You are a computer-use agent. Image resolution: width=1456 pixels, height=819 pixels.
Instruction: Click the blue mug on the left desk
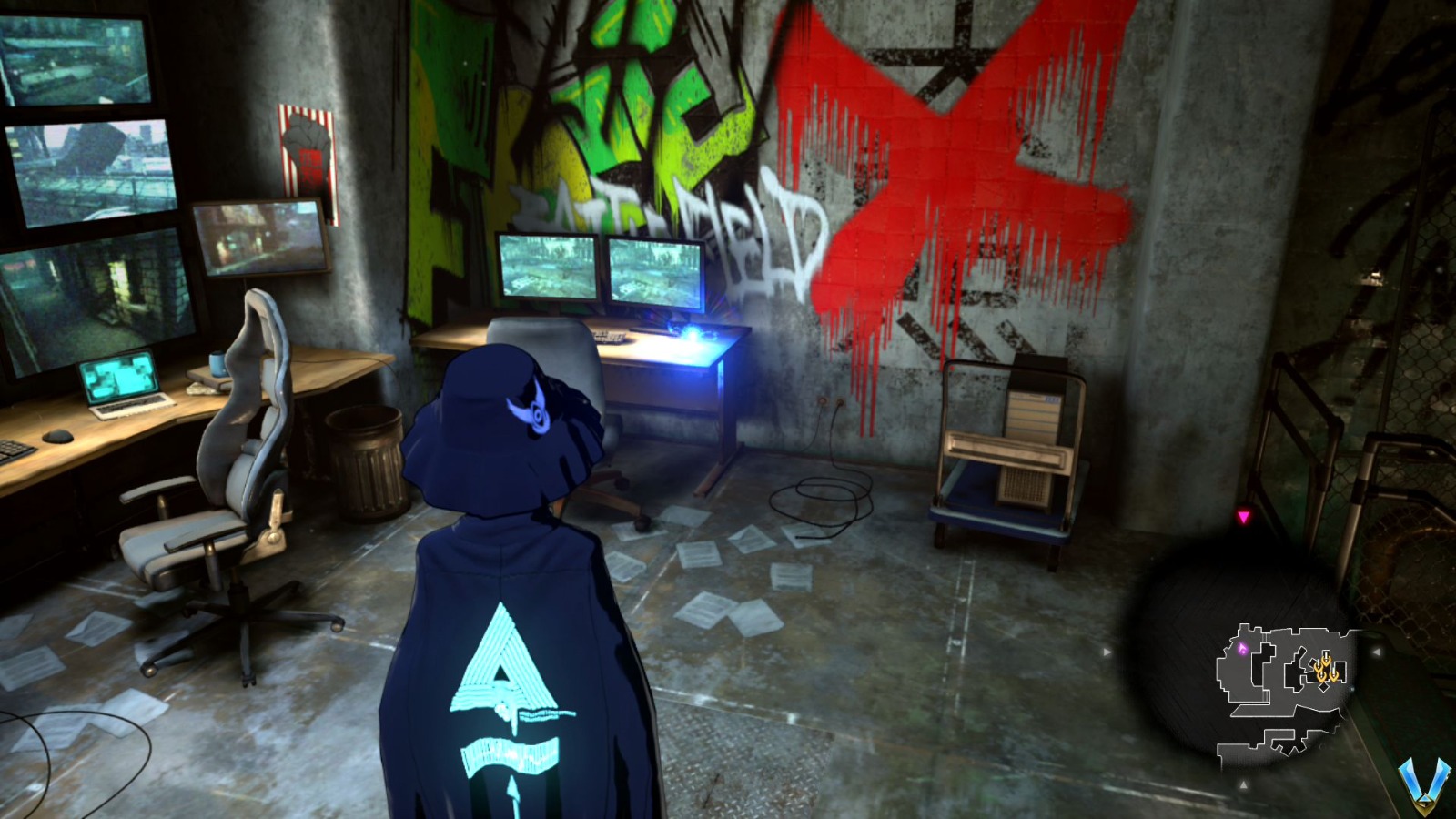click(215, 362)
